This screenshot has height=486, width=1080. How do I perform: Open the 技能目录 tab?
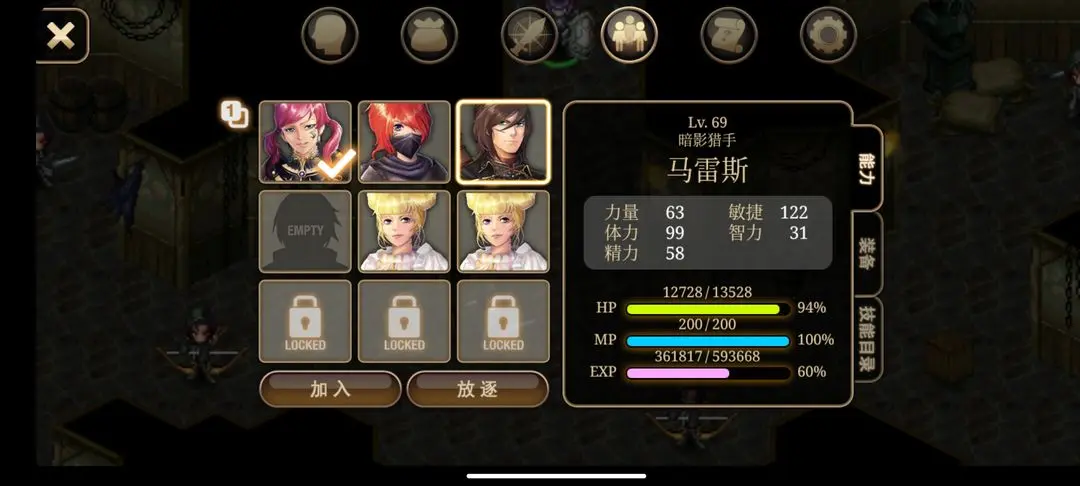(867, 338)
